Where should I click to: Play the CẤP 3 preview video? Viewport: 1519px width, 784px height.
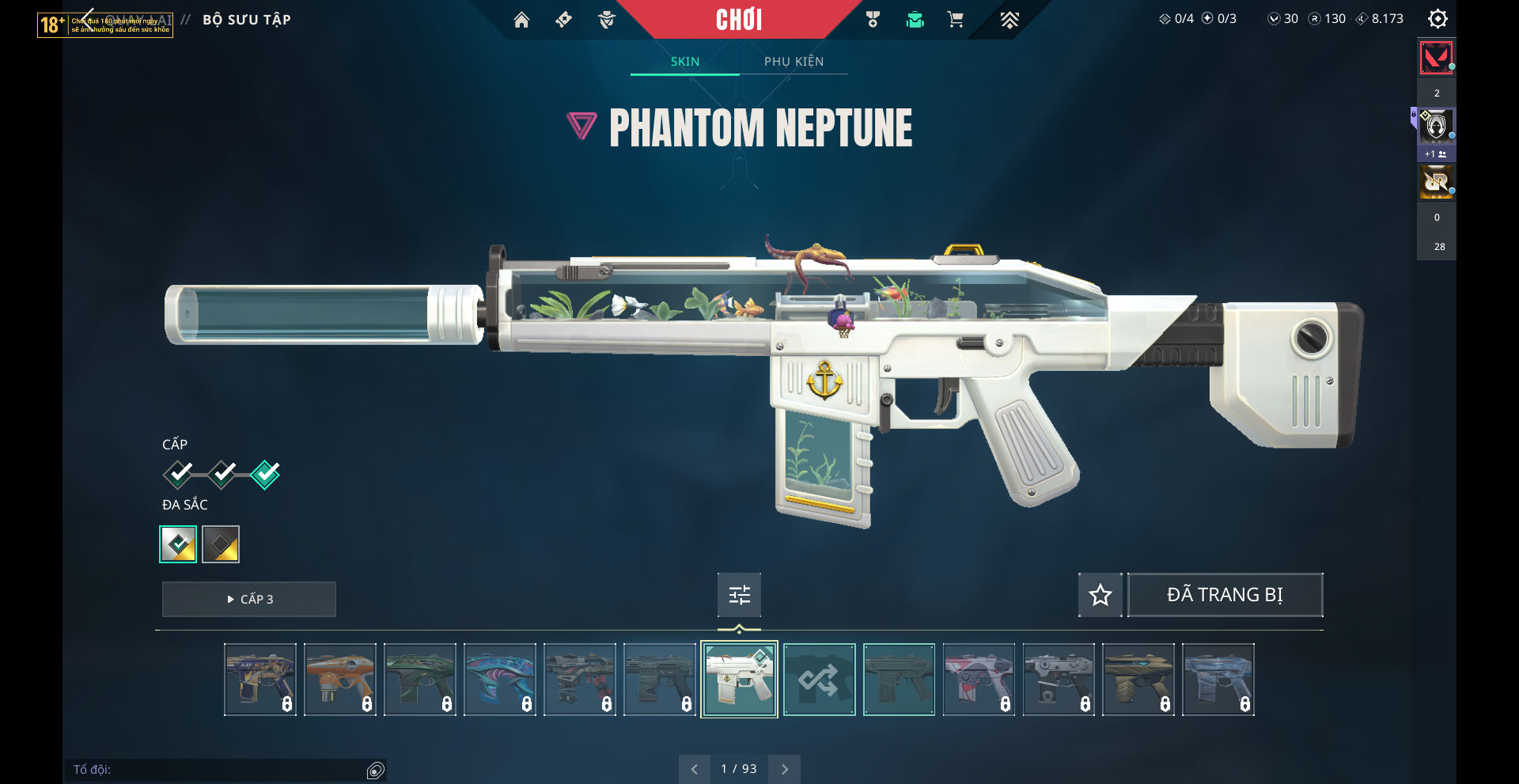click(x=249, y=599)
